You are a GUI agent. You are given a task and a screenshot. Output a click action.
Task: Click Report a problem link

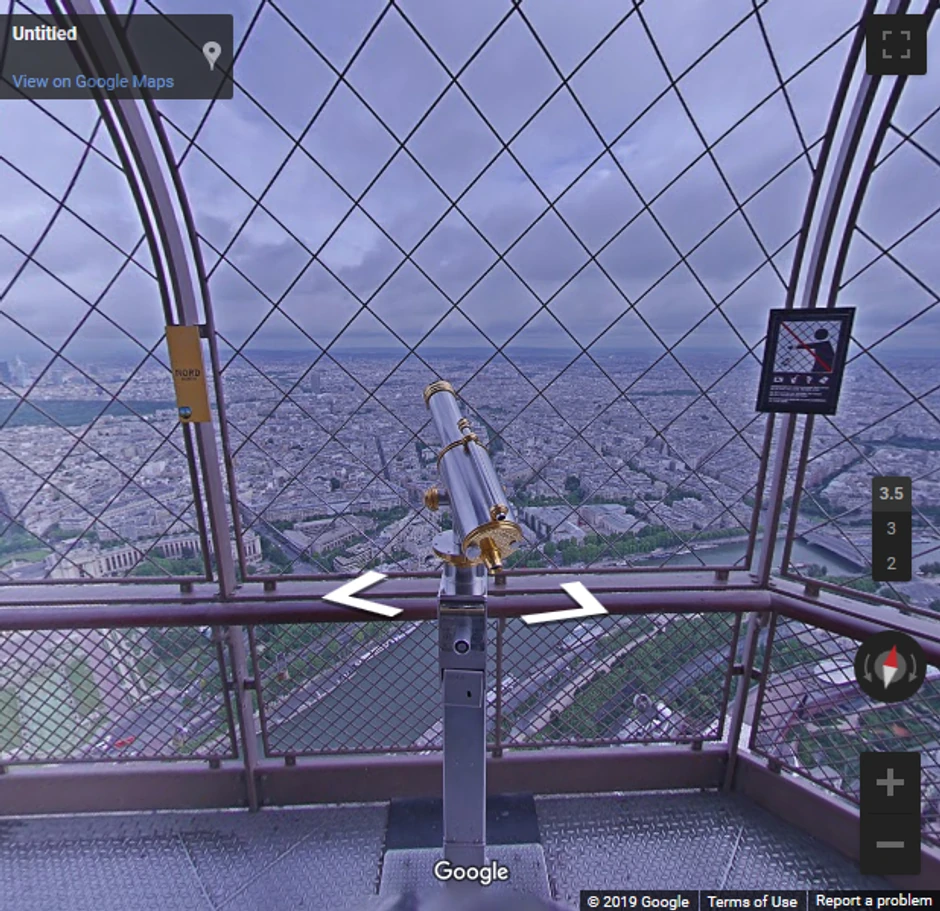(x=872, y=901)
